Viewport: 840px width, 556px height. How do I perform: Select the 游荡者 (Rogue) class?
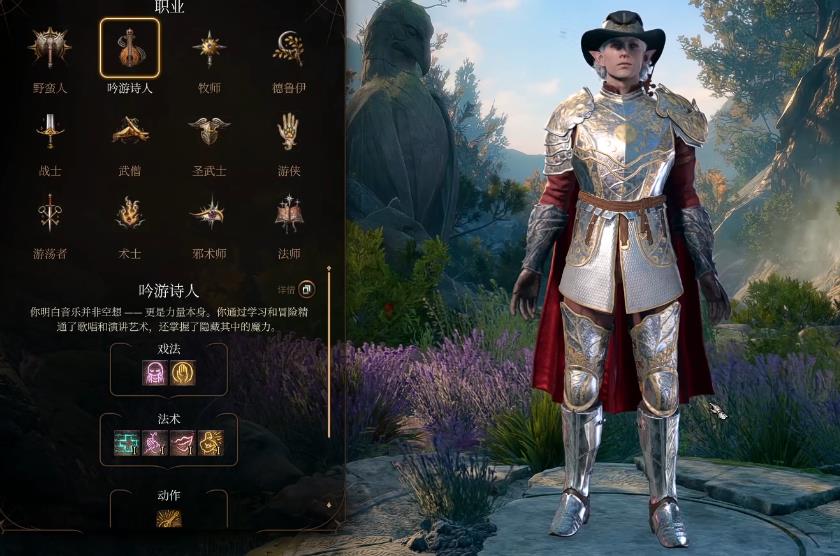(49, 214)
